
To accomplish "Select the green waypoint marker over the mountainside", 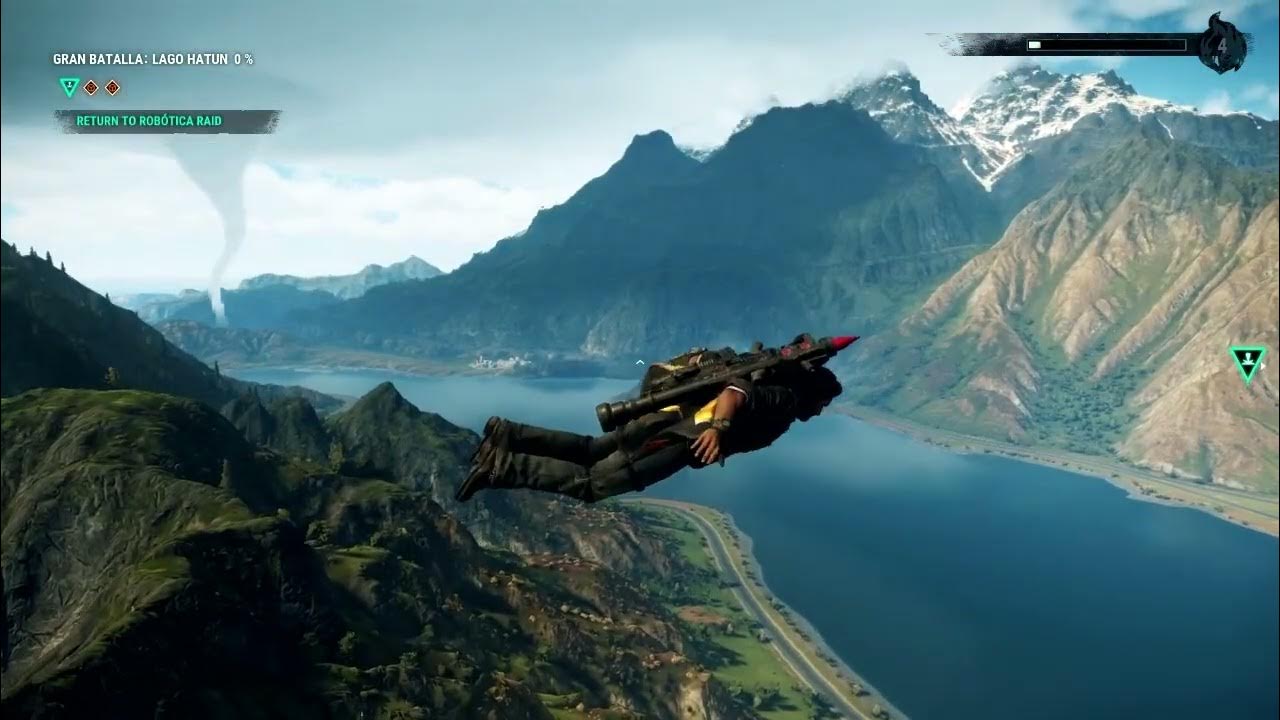I will [1247, 363].
